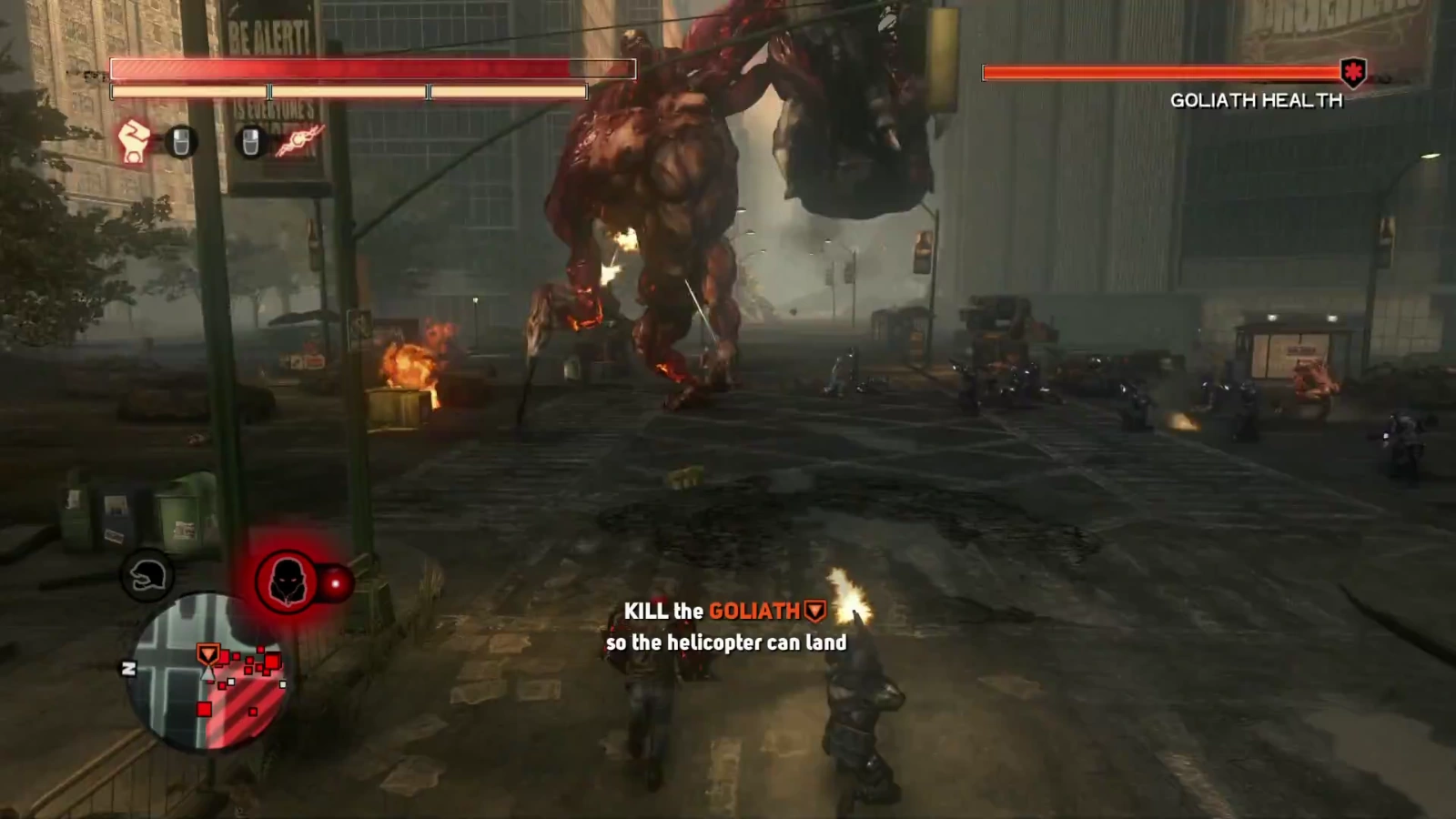Expand the middle segment of the mass gauge

(346, 91)
